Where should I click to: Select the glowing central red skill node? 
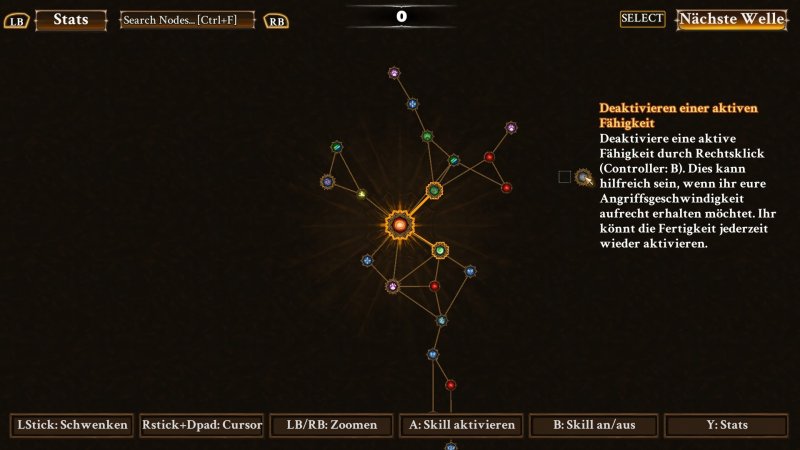pos(400,226)
